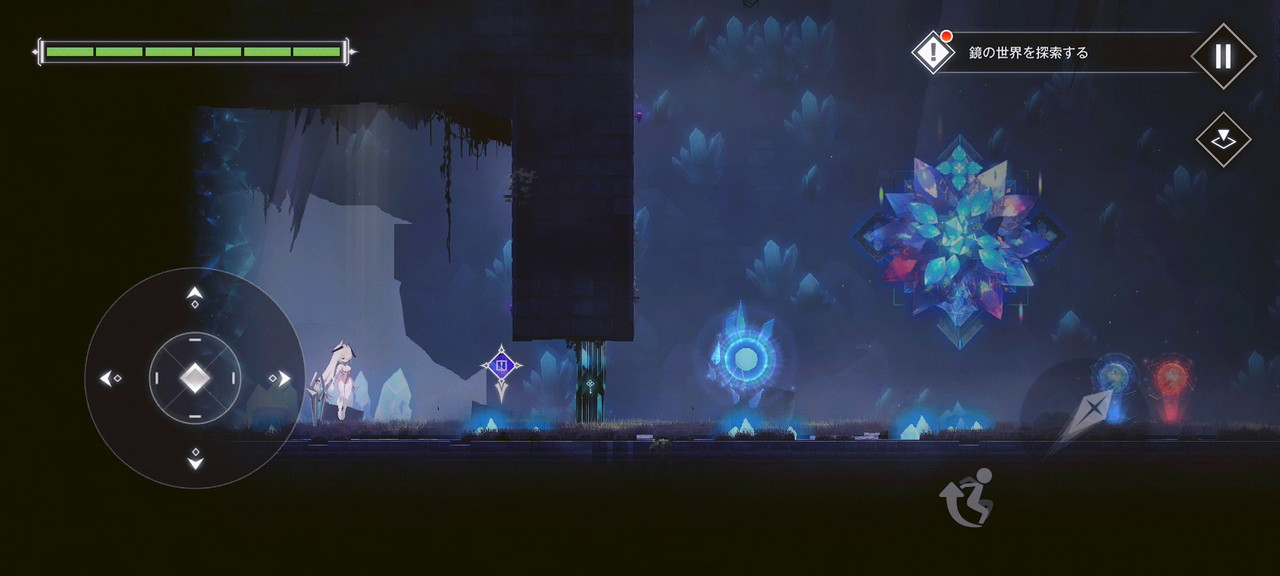The image size is (1280, 576).
Task: Move left using the joystick's left arrow
Action: click(110, 378)
